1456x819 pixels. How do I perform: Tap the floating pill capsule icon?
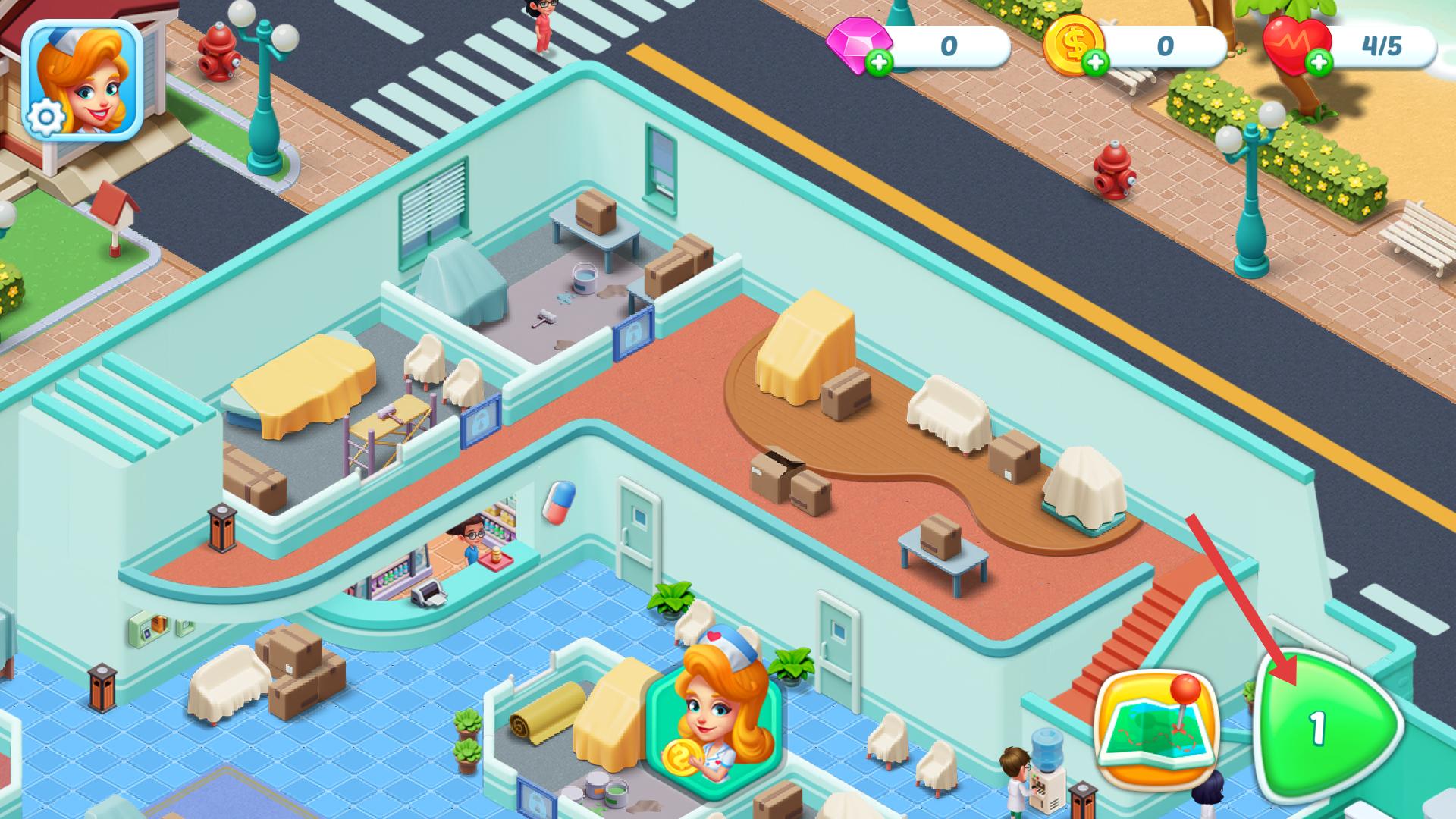tap(559, 502)
